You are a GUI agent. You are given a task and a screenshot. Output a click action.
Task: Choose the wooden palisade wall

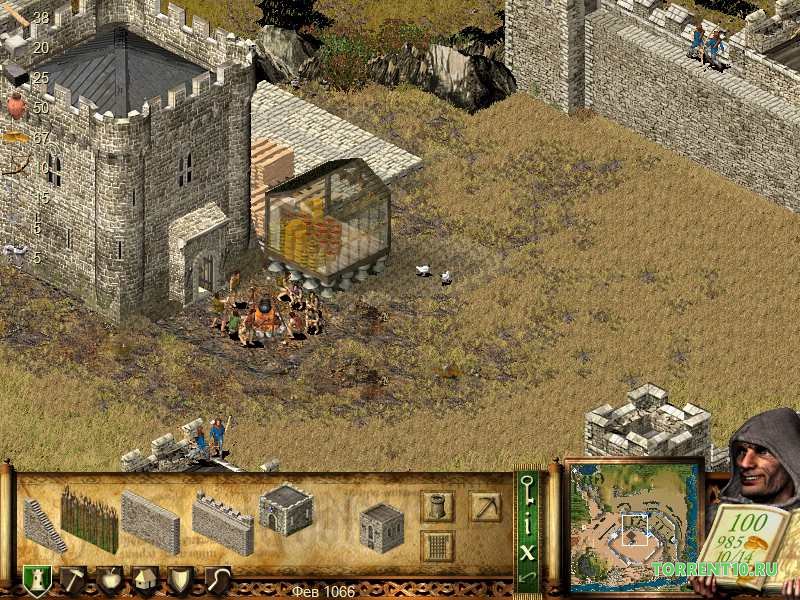point(89,519)
